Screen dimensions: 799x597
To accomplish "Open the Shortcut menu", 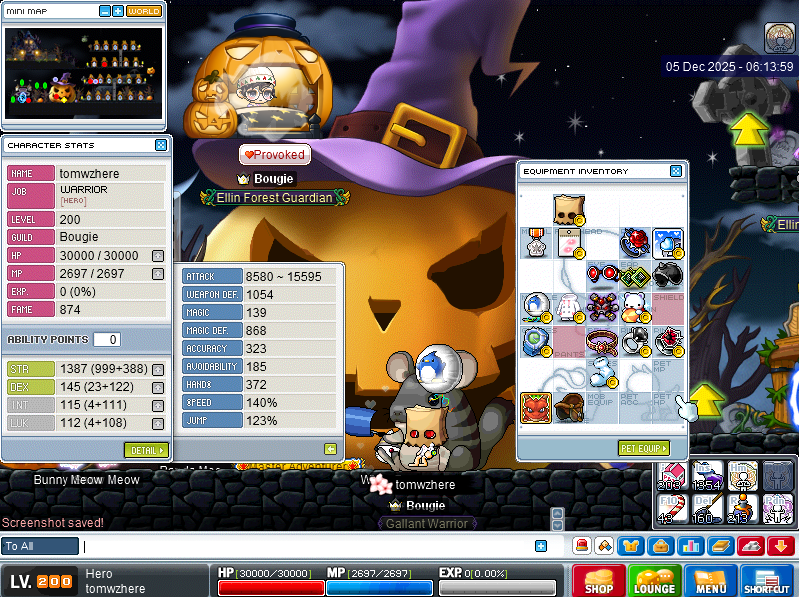I will [x=767, y=580].
